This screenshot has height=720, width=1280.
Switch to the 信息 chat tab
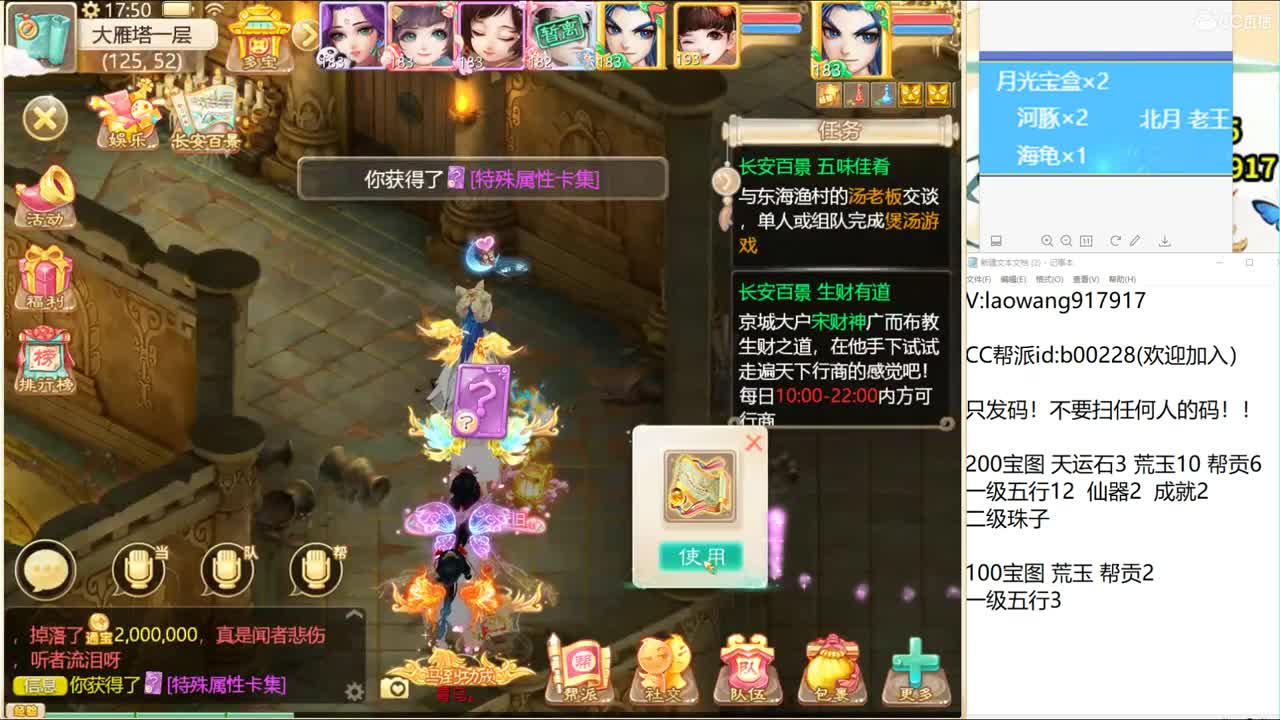(38, 684)
